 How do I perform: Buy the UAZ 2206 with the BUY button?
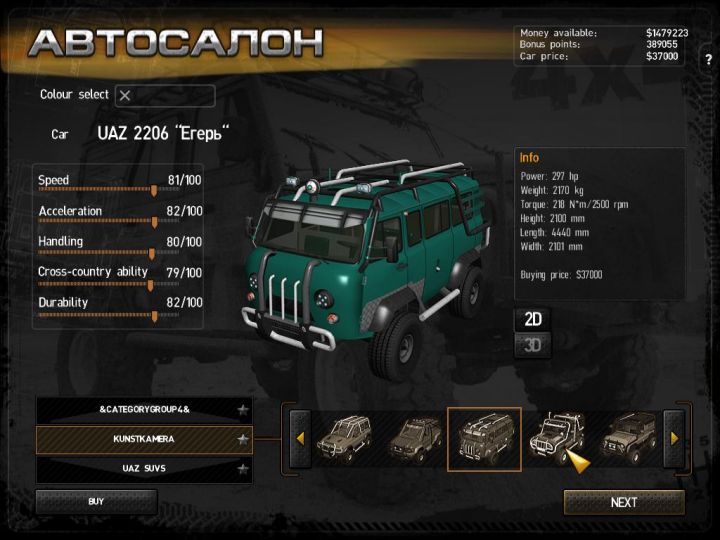[x=96, y=501]
